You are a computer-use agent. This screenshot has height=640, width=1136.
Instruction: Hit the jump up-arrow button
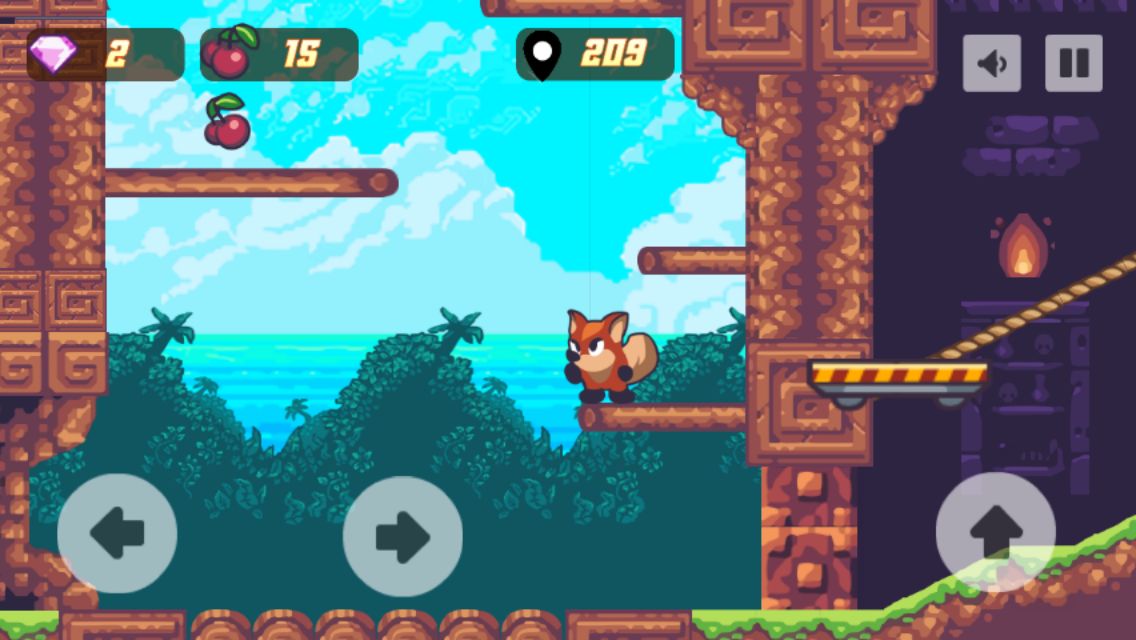pyautogui.click(x=995, y=532)
